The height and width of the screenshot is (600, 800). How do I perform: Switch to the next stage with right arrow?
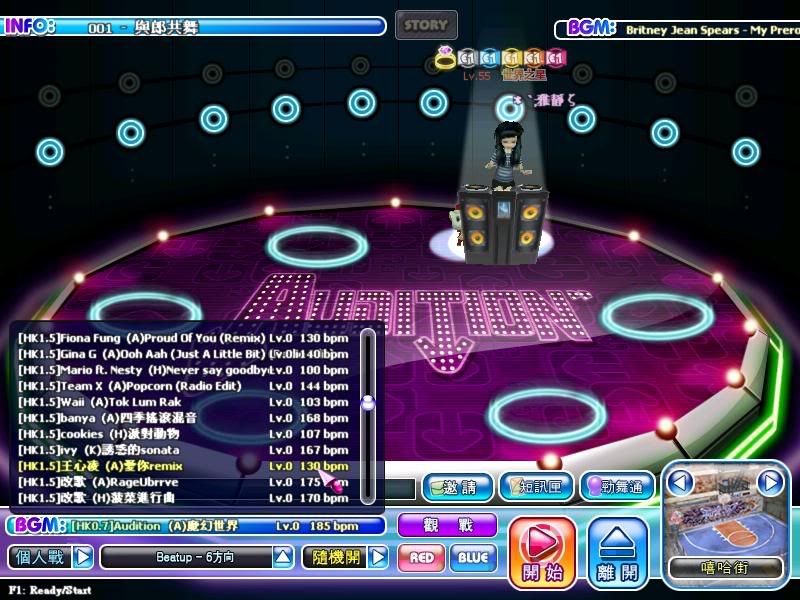tap(769, 483)
